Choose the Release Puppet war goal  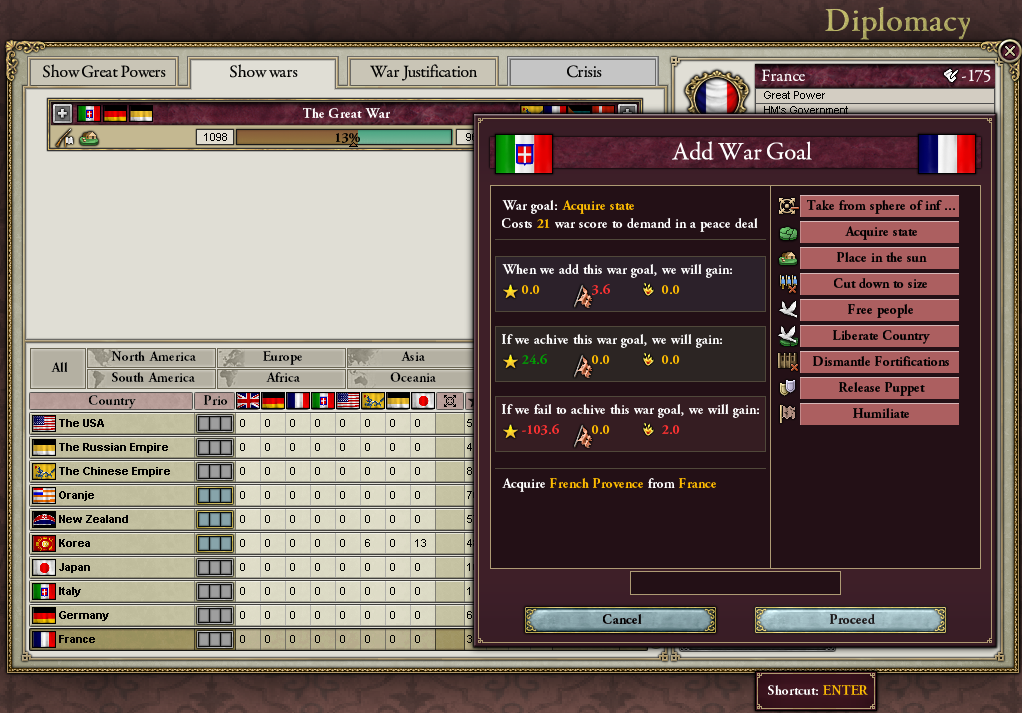pos(880,388)
